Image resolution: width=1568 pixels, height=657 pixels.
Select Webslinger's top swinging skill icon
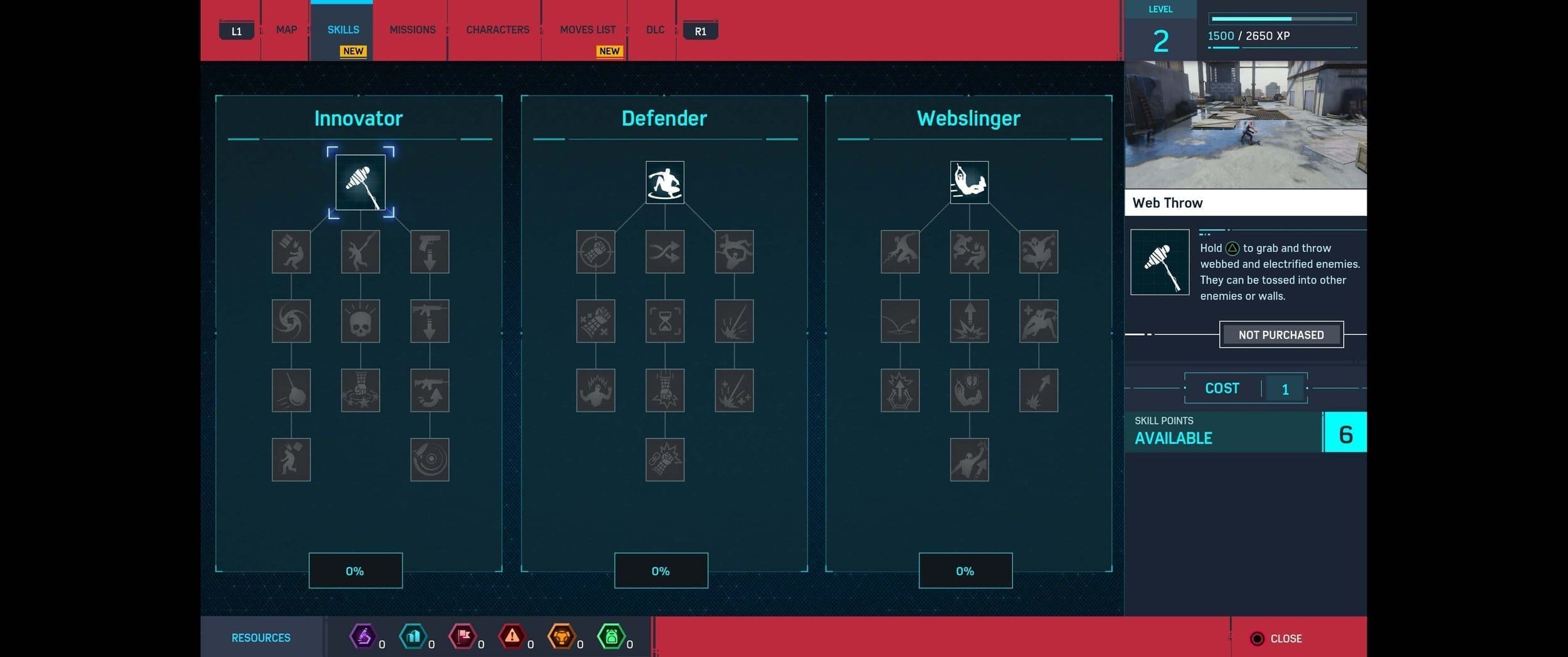coord(969,183)
